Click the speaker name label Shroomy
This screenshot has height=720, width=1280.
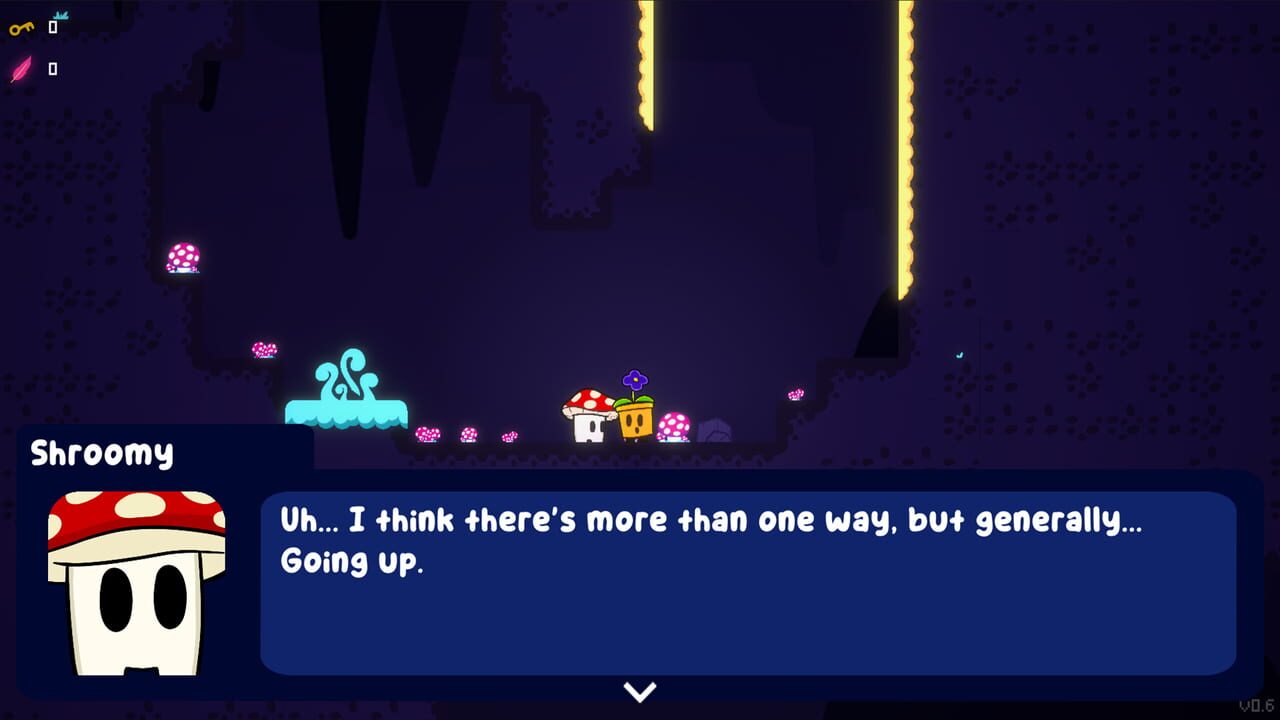(100, 452)
